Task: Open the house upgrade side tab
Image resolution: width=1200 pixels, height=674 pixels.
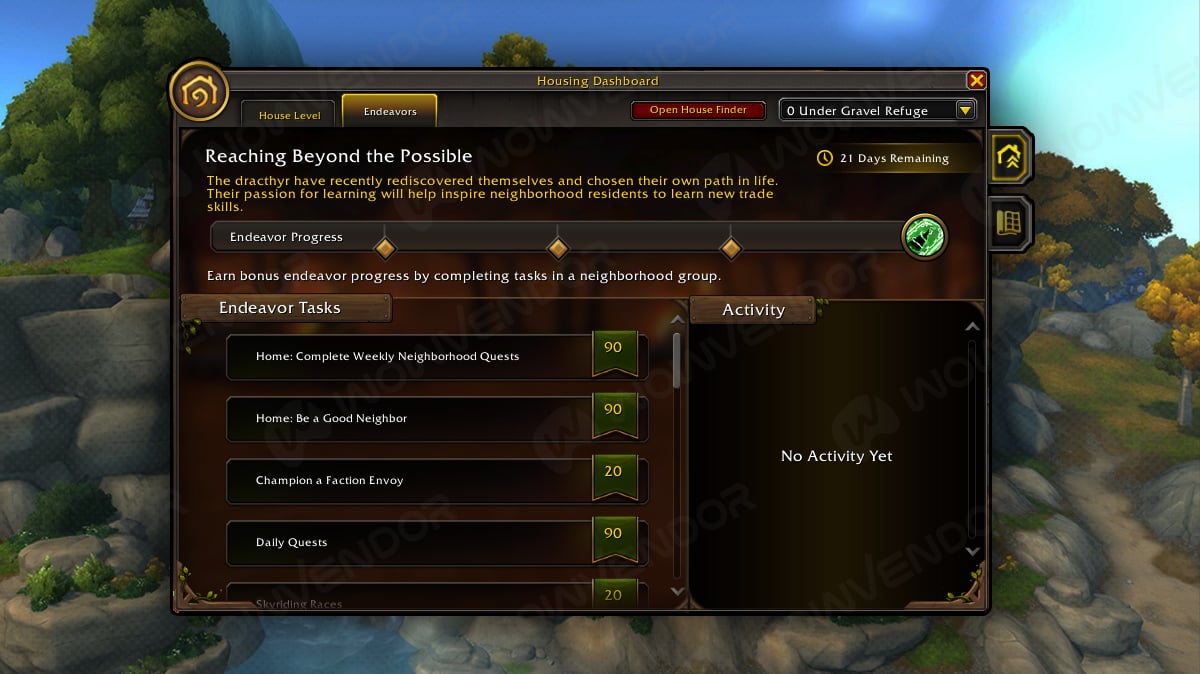Action: (1010, 155)
